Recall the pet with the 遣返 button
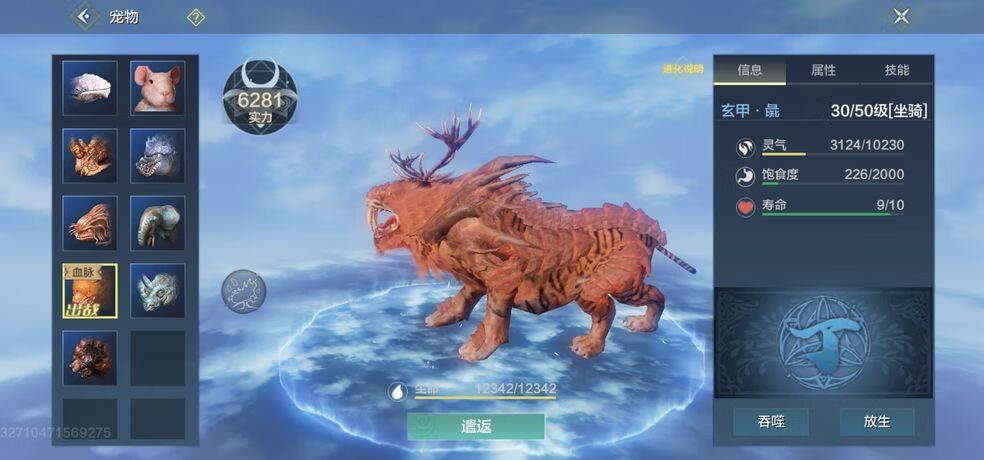Viewport: 984px width, 460px height. pyautogui.click(x=476, y=426)
